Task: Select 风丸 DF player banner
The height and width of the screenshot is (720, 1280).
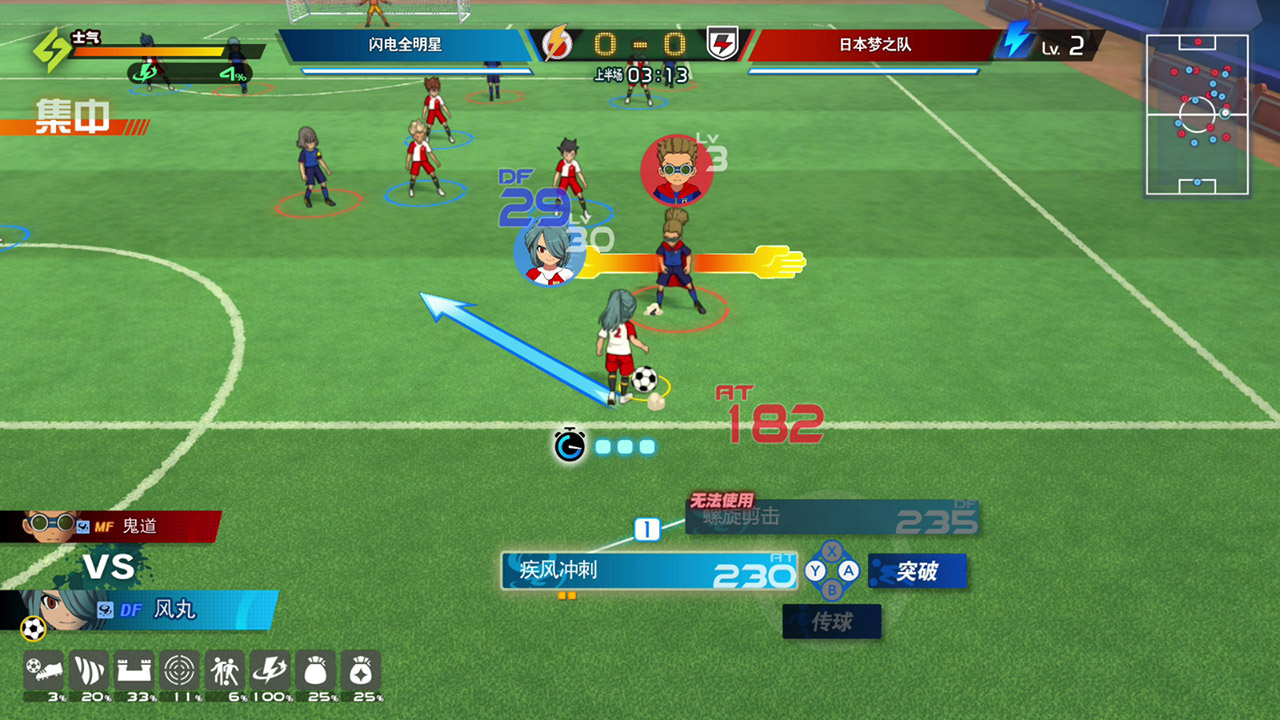Action: pyautogui.click(x=150, y=609)
